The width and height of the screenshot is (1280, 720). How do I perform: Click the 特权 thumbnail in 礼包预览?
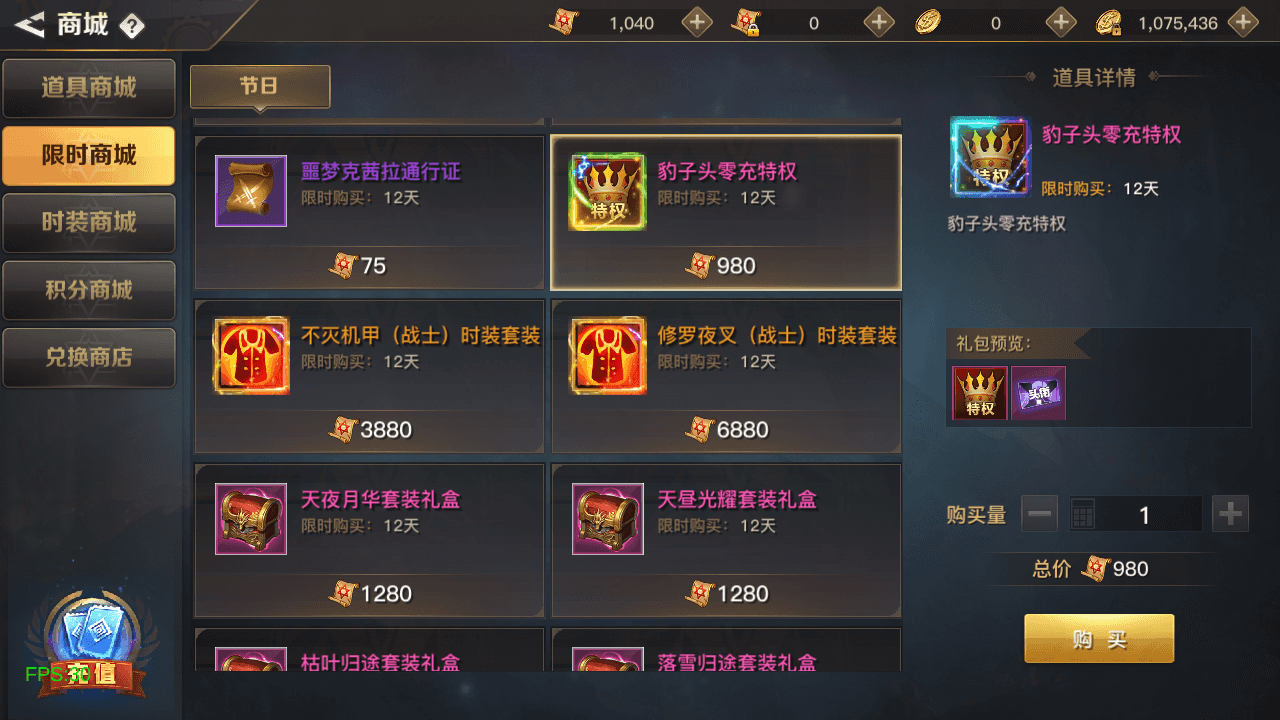tap(980, 392)
